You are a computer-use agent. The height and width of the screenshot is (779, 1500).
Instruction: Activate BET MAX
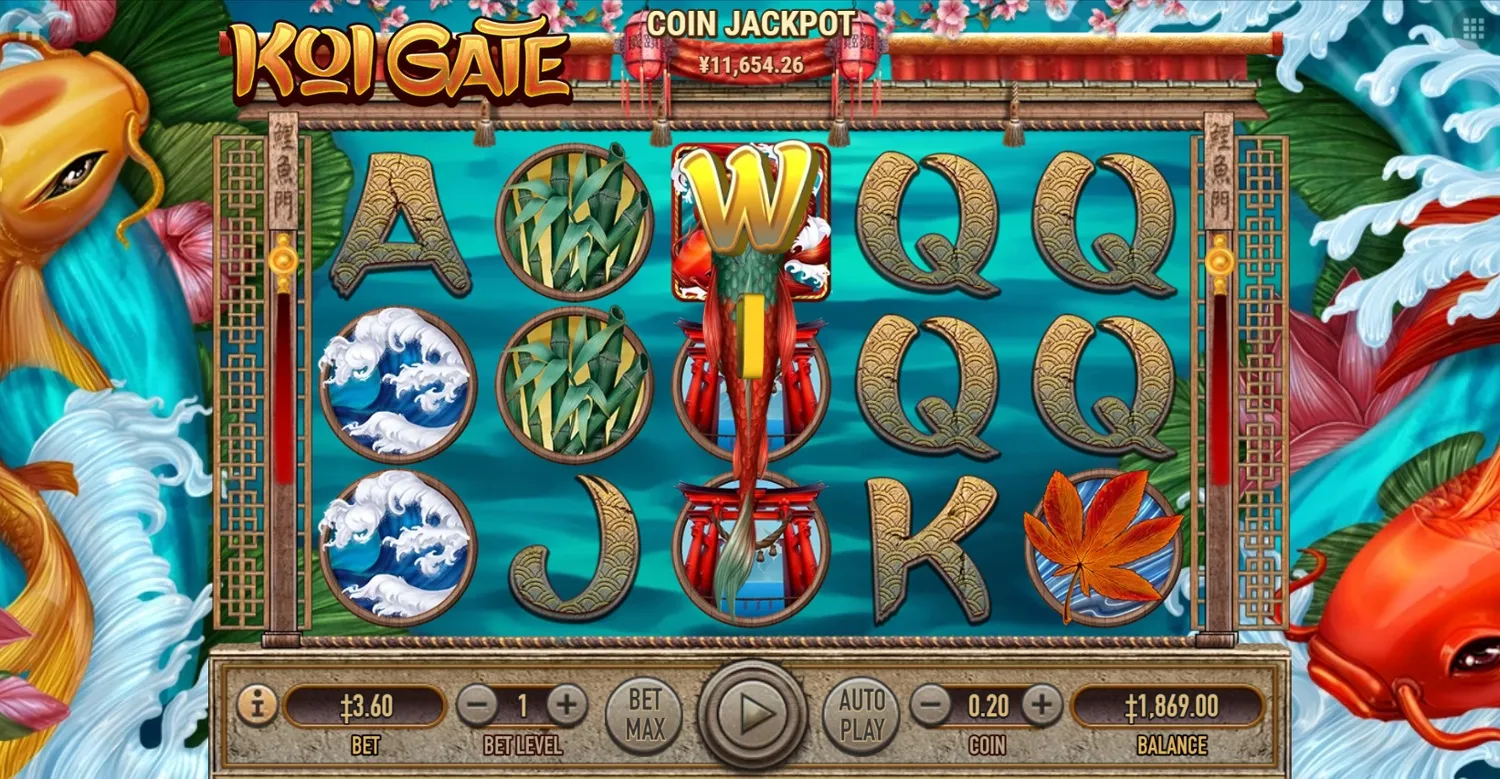tap(644, 713)
